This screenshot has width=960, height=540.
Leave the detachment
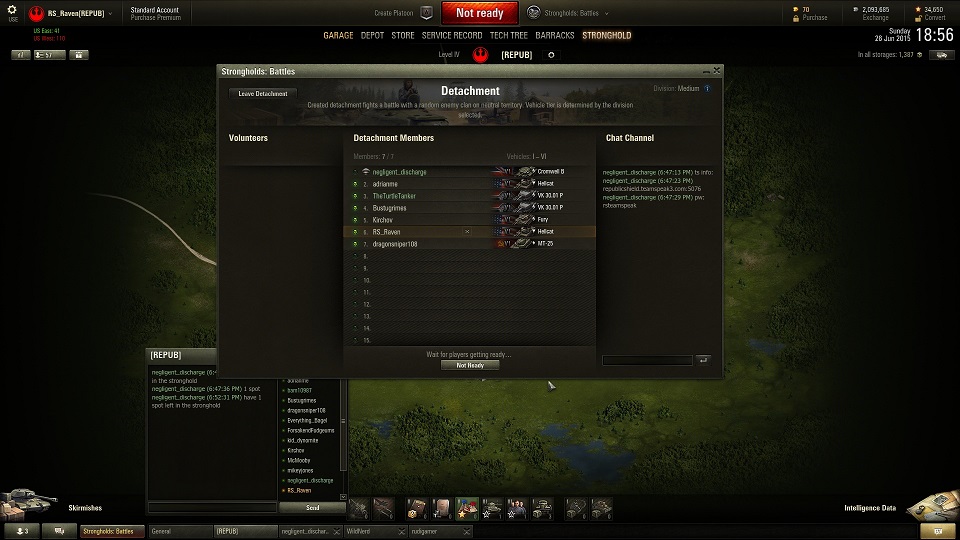click(264, 94)
